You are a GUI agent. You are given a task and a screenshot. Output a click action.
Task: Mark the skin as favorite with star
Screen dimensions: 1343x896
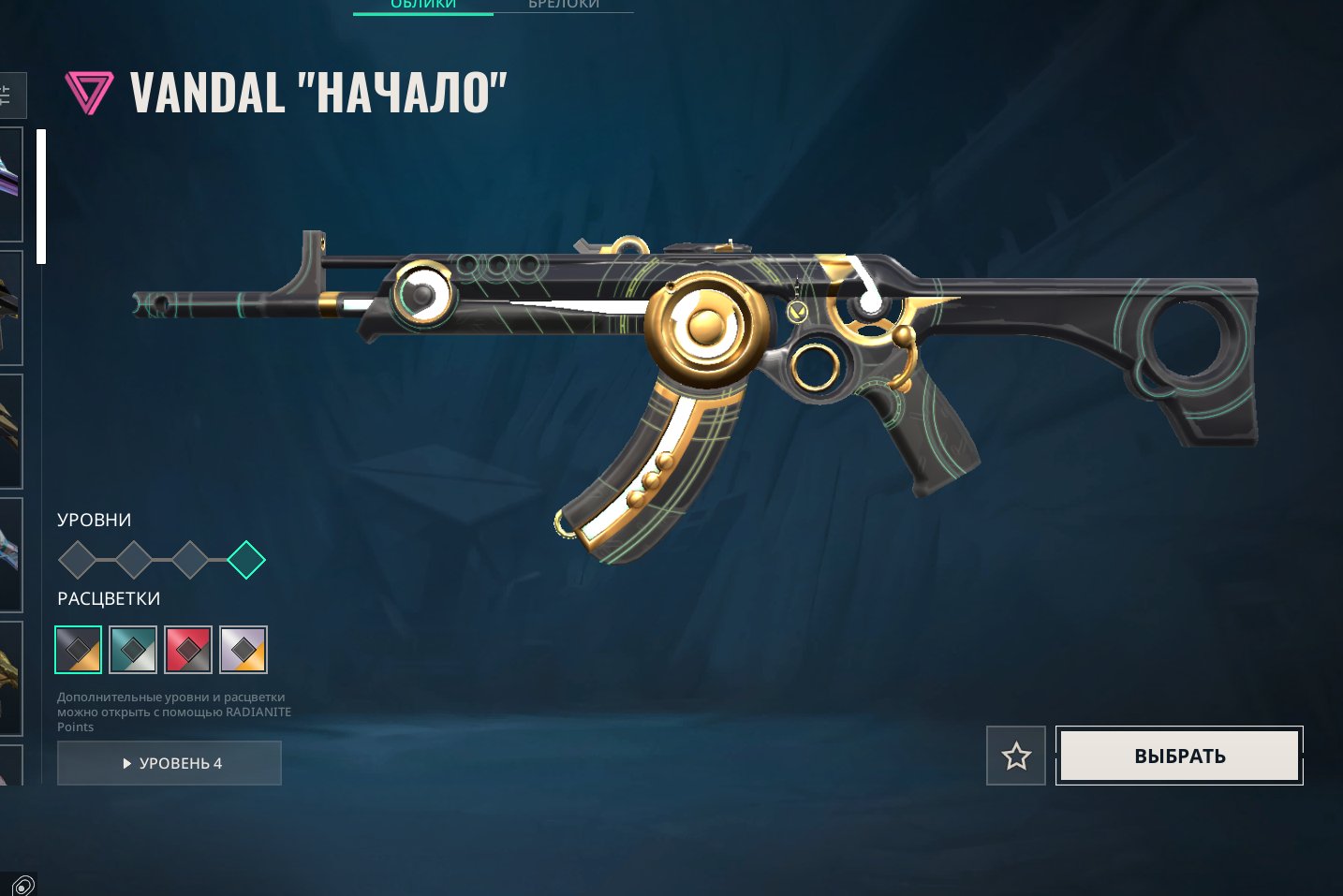pyautogui.click(x=1016, y=756)
